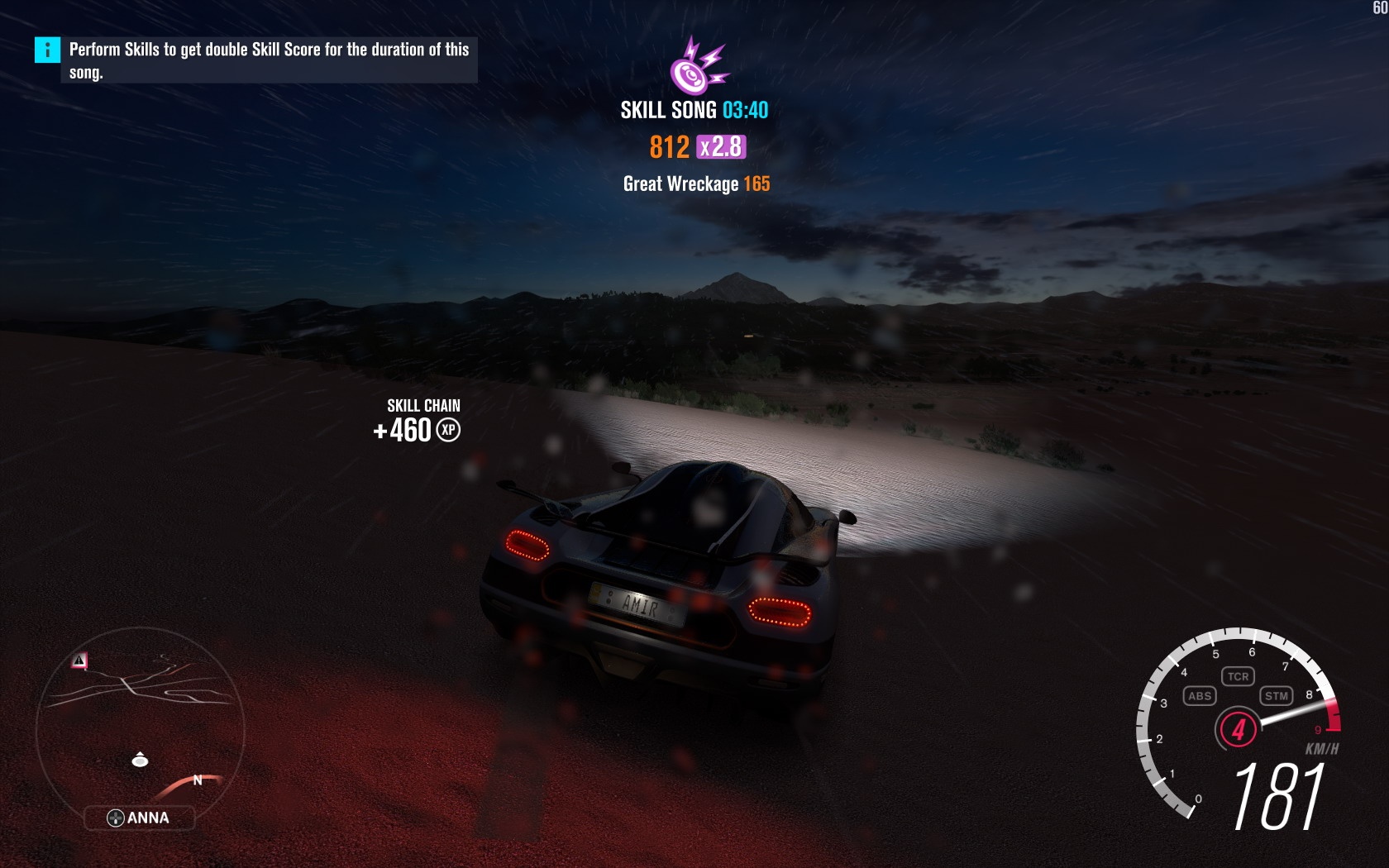Click the white player marker on the minimap
Screen dimensions: 1389x868
coord(140,760)
